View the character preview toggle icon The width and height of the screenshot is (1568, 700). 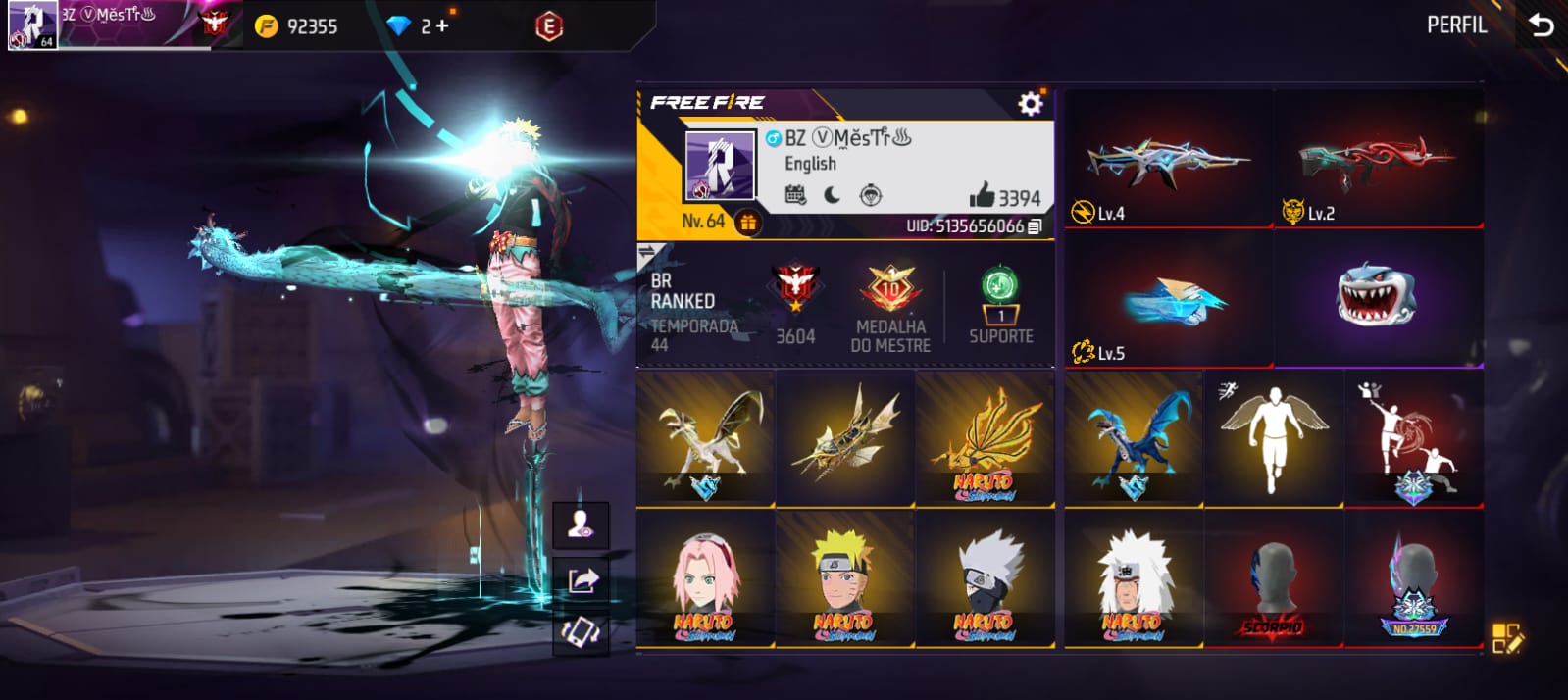click(581, 525)
